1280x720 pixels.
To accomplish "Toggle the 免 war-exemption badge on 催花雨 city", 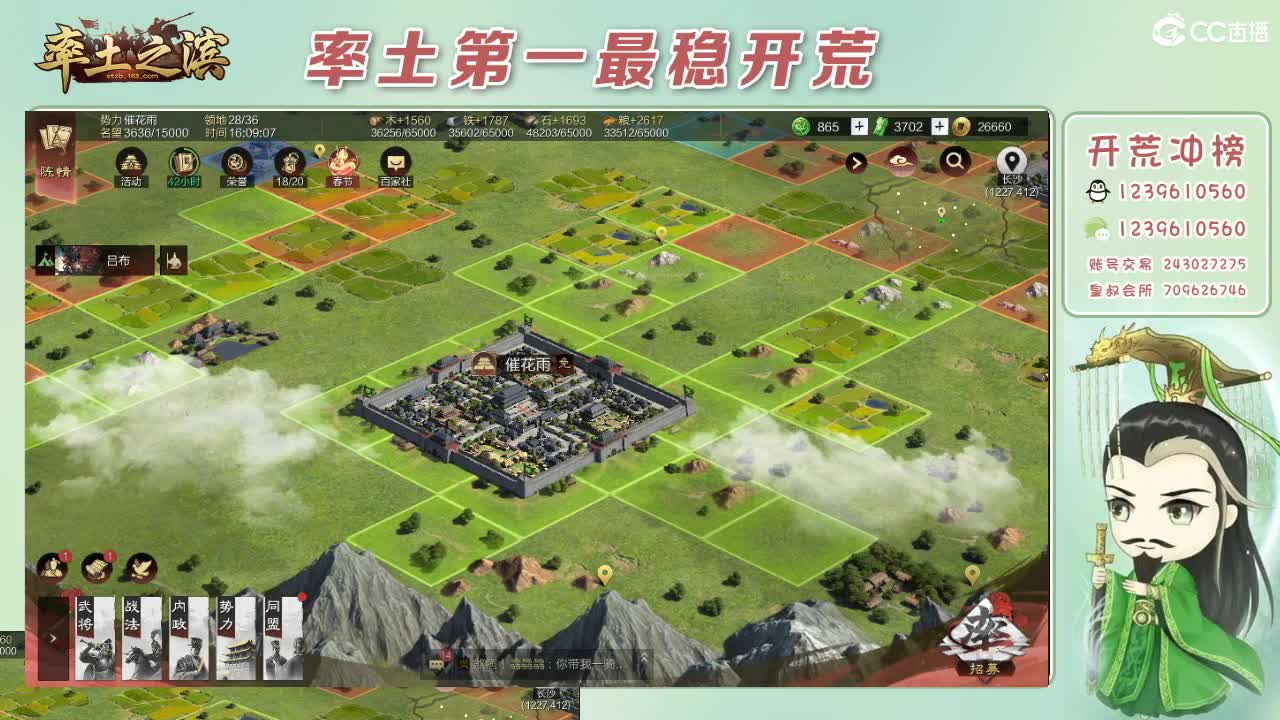I will pos(566,366).
